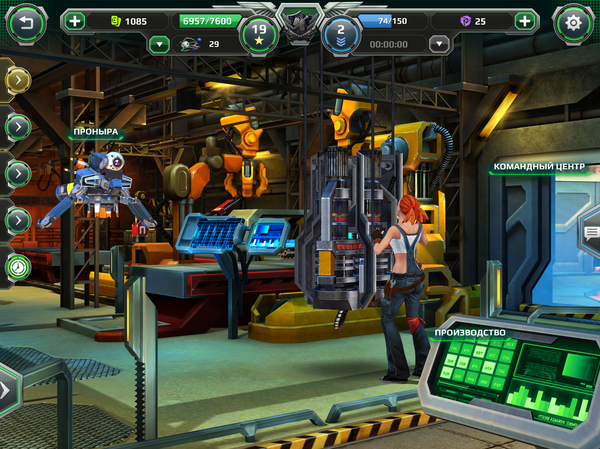Screen dimensions: 600x449
Task: Enter the Командный центр
Action: 539,167
